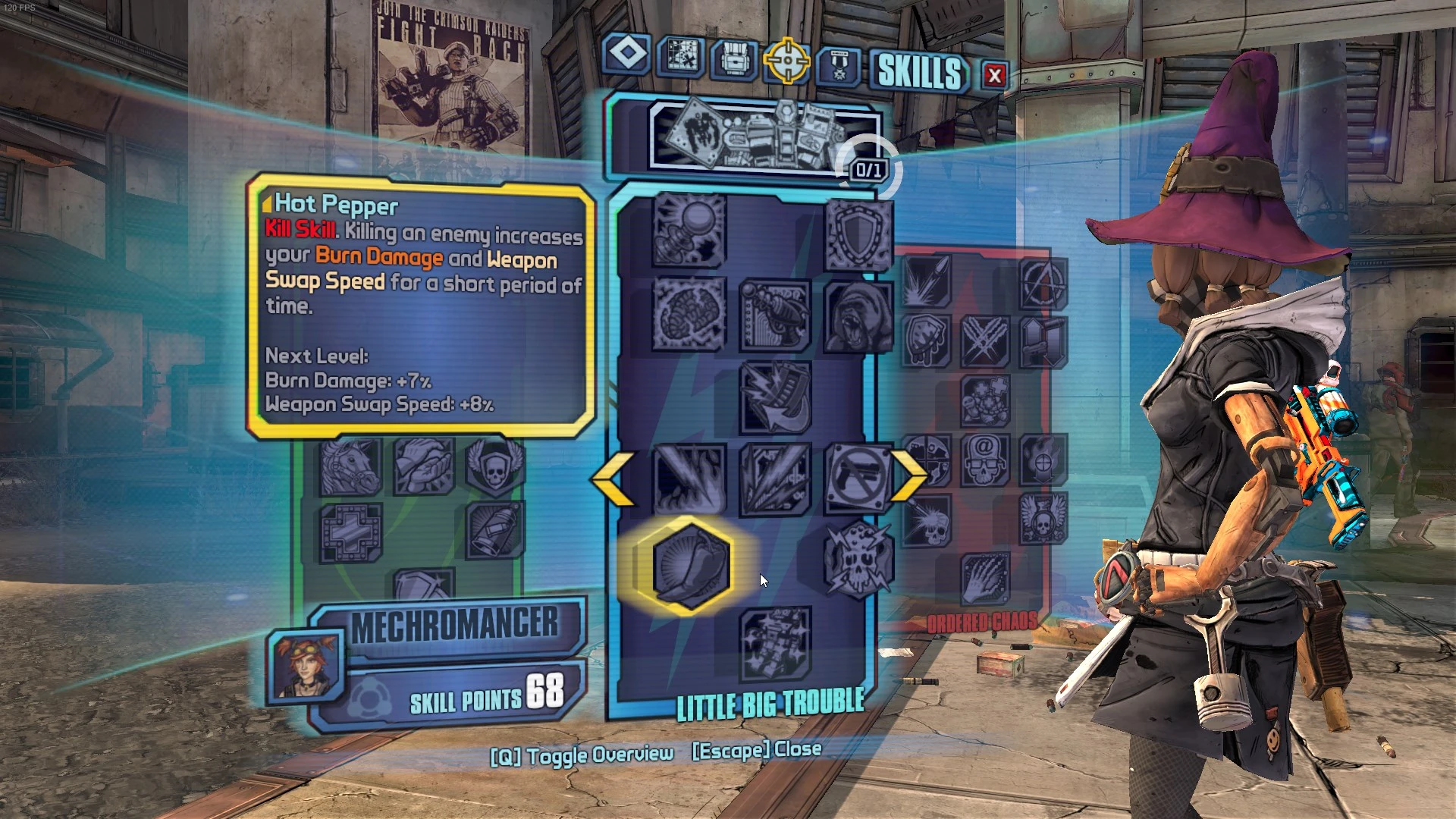Click the red X to close Skills
This screenshot has height=819, width=1456.
[994, 75]
